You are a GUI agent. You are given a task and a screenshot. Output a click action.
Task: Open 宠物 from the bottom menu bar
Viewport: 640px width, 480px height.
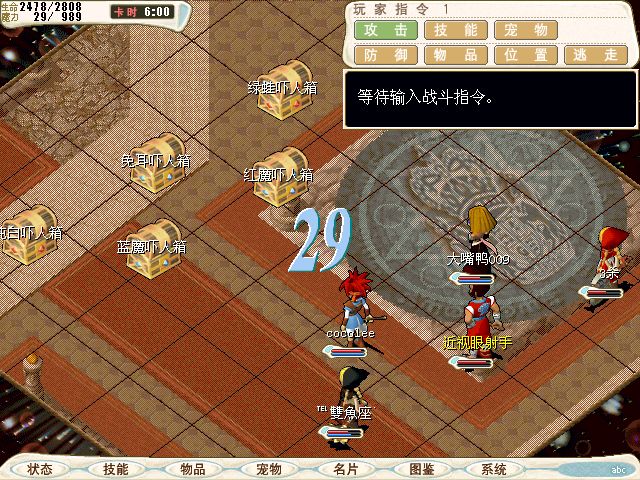click(269, 469)
